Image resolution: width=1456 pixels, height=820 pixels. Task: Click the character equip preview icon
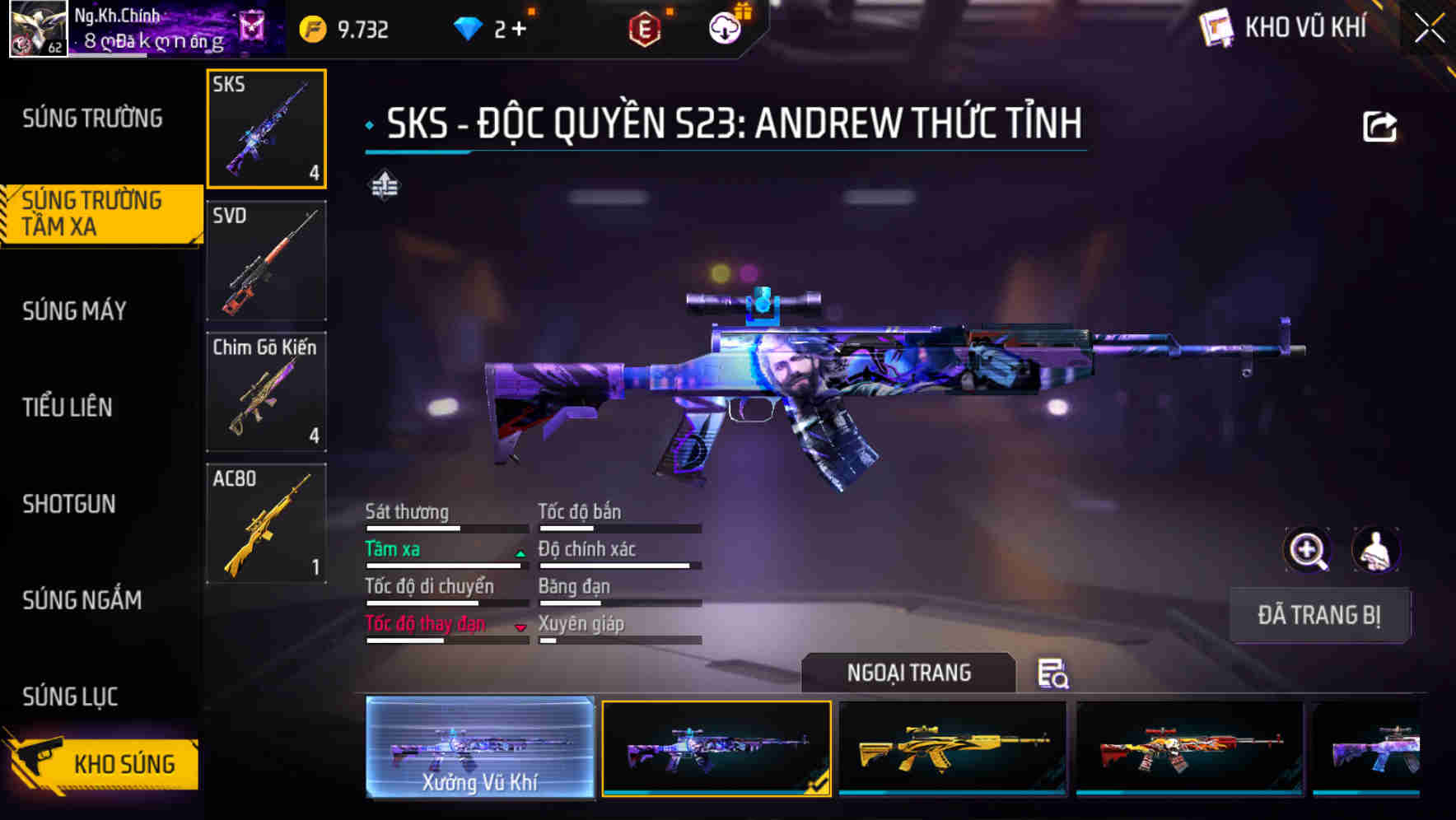click(x=1374, y=550)
